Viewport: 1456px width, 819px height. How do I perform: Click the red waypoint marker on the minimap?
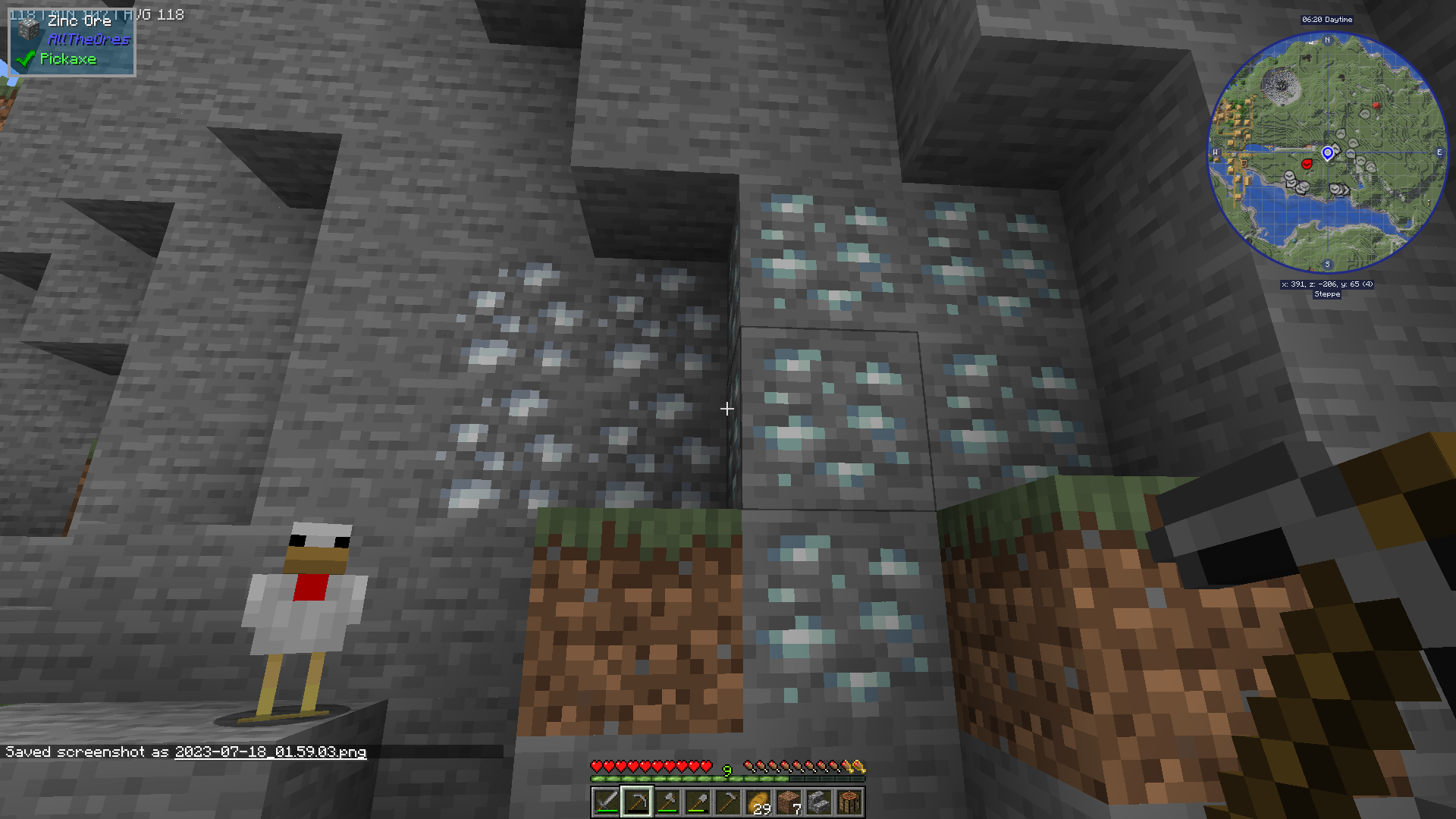coord(1307,165)
